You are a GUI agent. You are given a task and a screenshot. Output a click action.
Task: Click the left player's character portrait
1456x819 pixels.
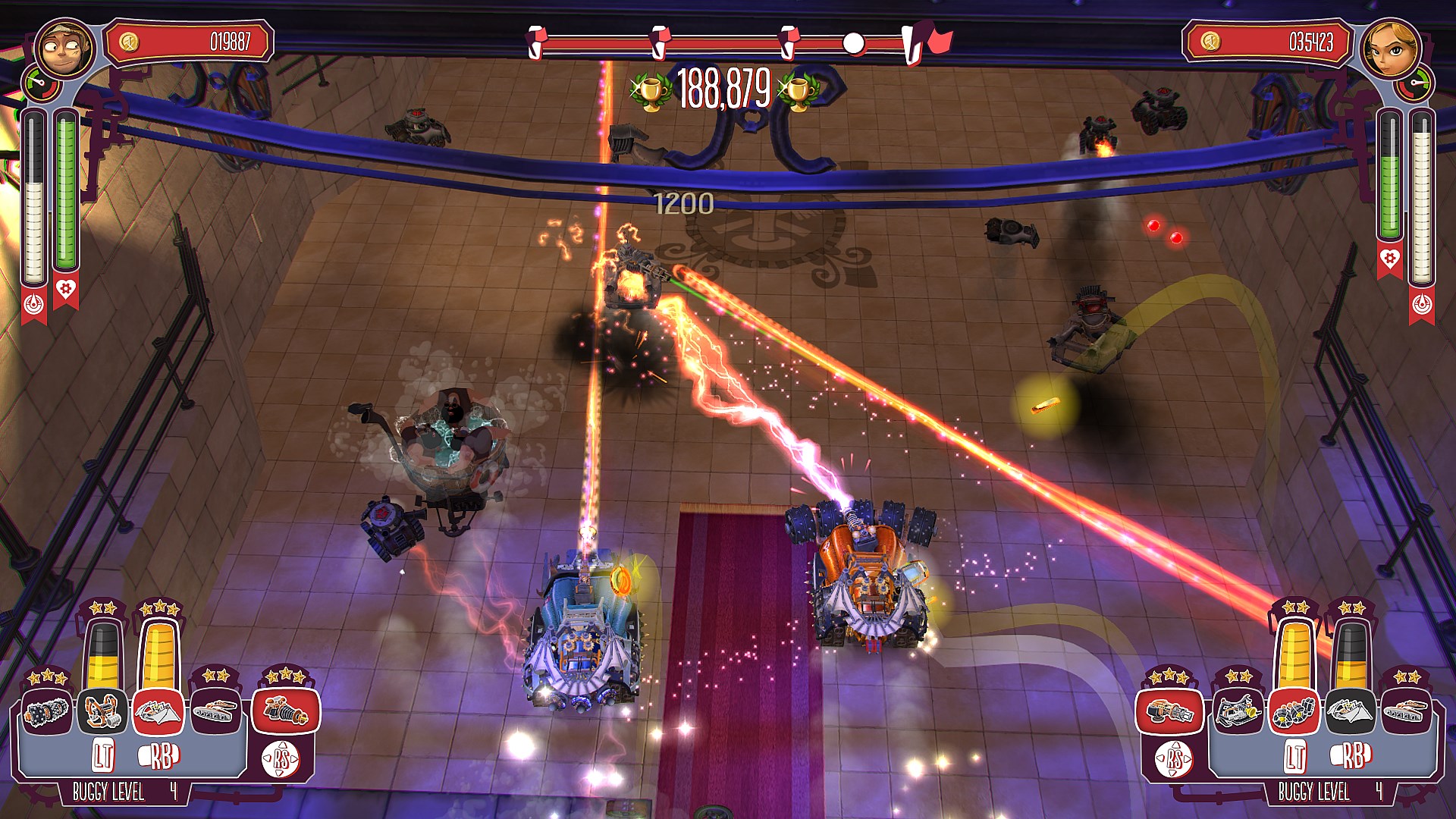(64, 48)
